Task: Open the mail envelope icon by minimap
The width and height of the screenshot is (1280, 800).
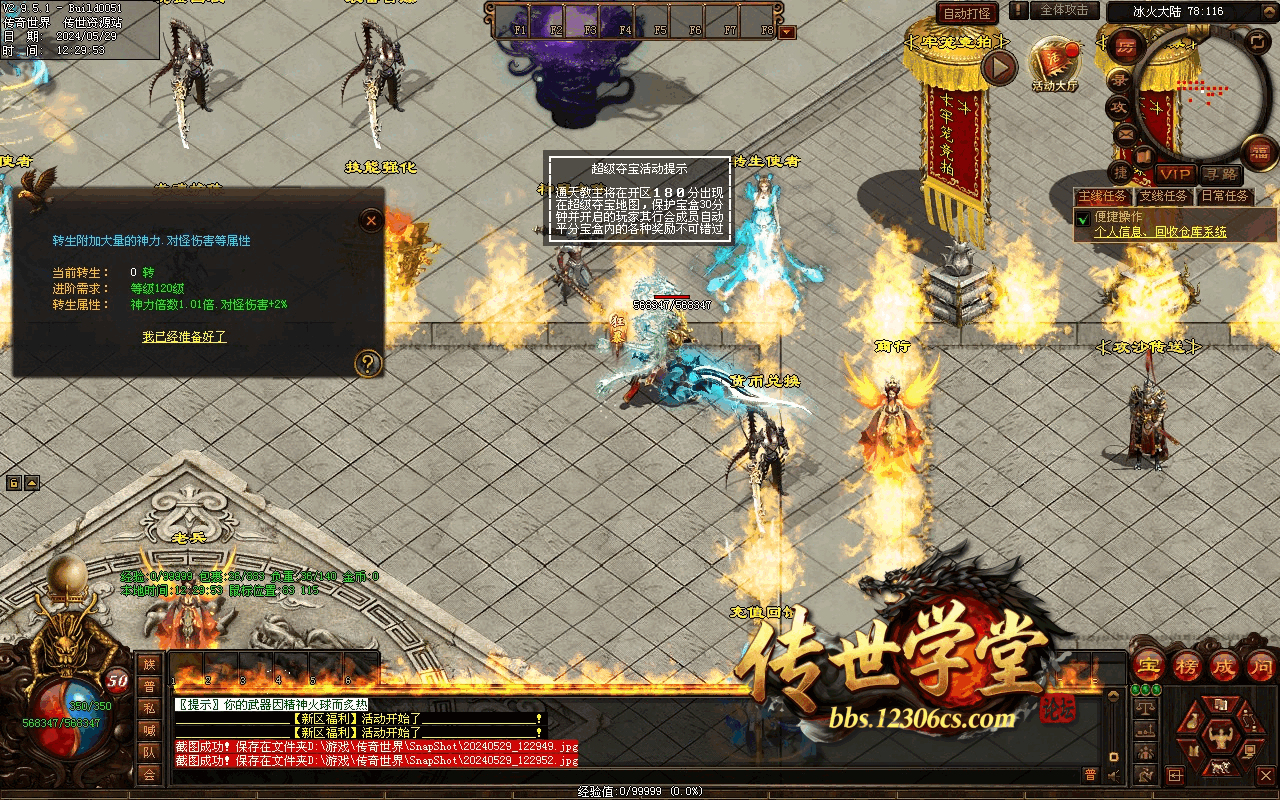Action: 1125,134
